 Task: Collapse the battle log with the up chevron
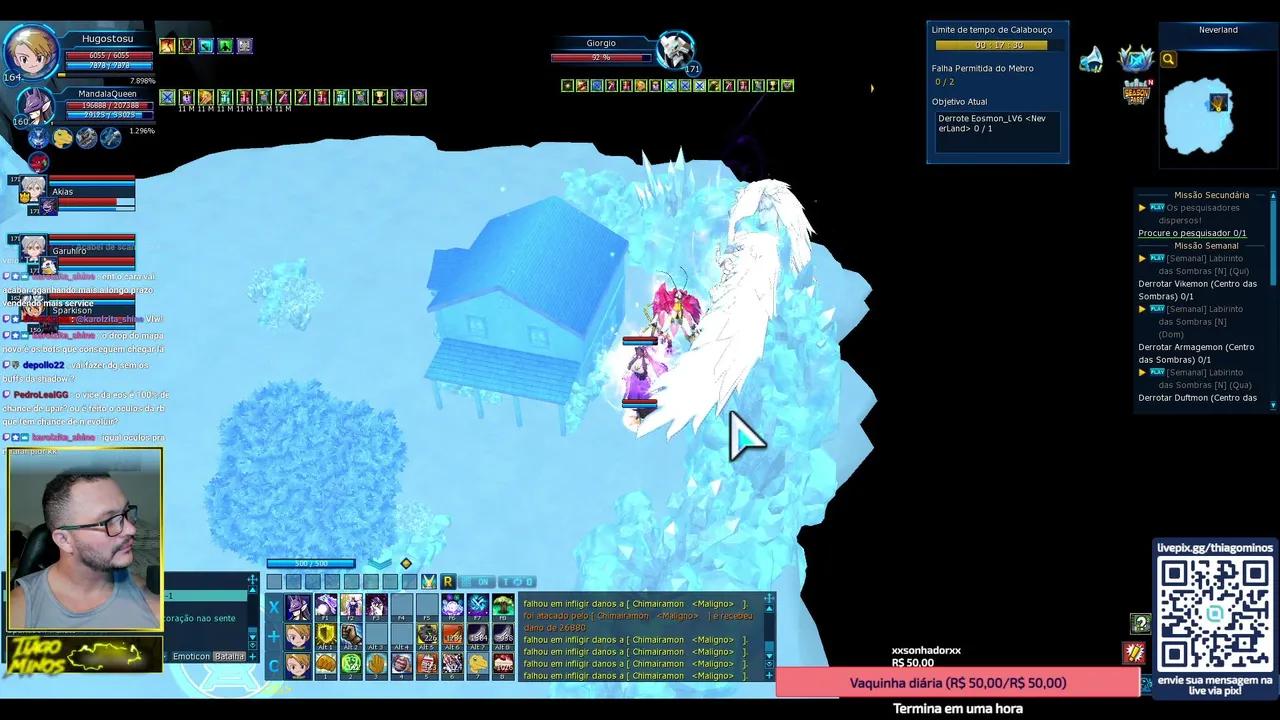[x=769, y=608]
